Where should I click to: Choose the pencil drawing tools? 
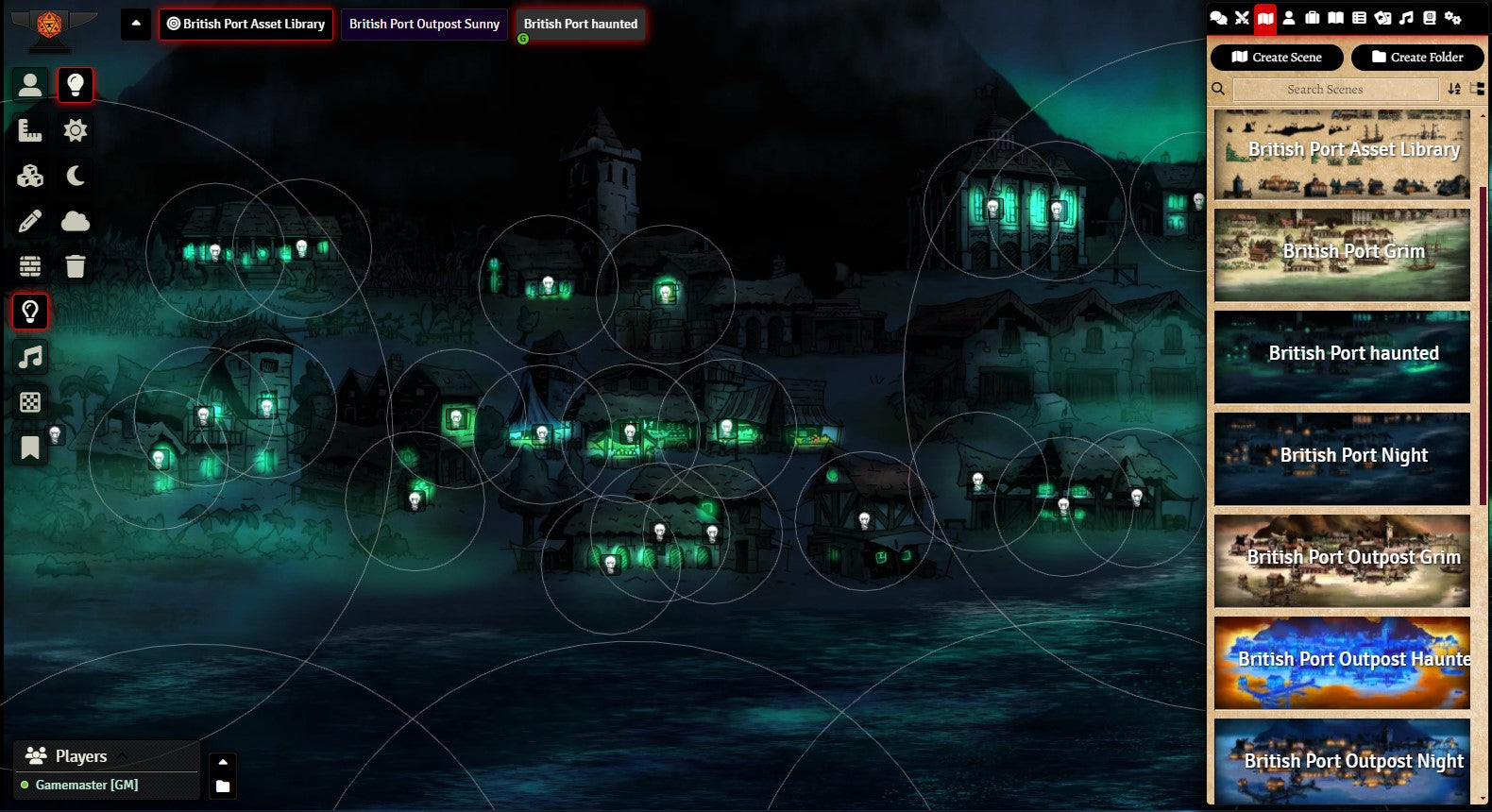[30, 221]
